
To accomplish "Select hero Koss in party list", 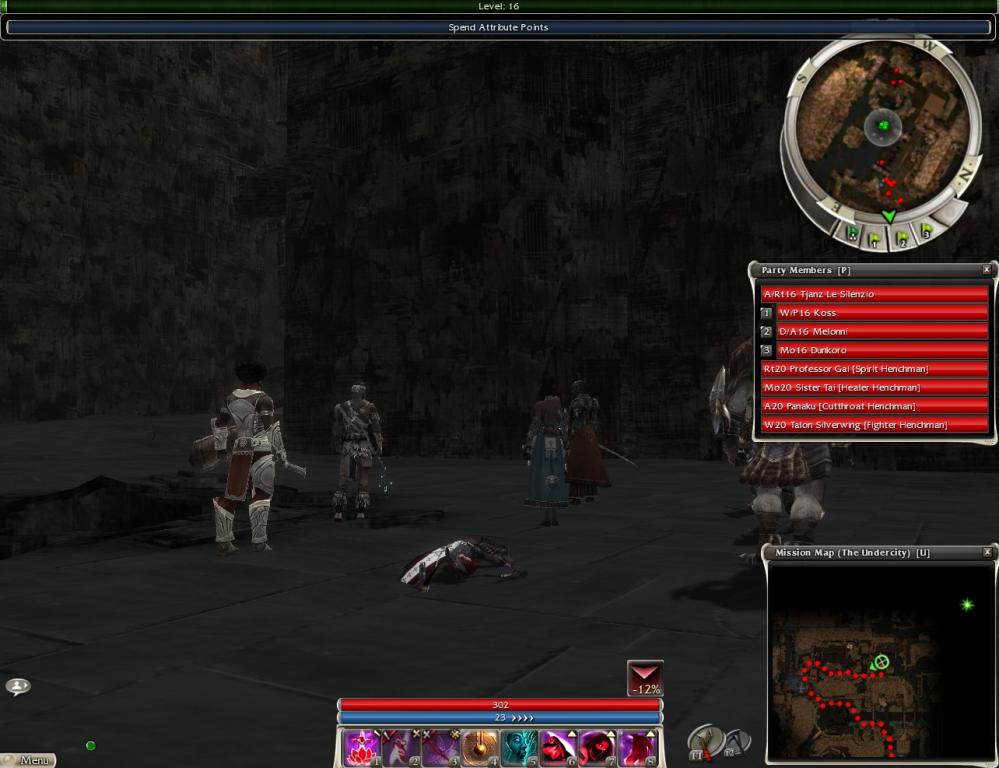I will point(882,313).
